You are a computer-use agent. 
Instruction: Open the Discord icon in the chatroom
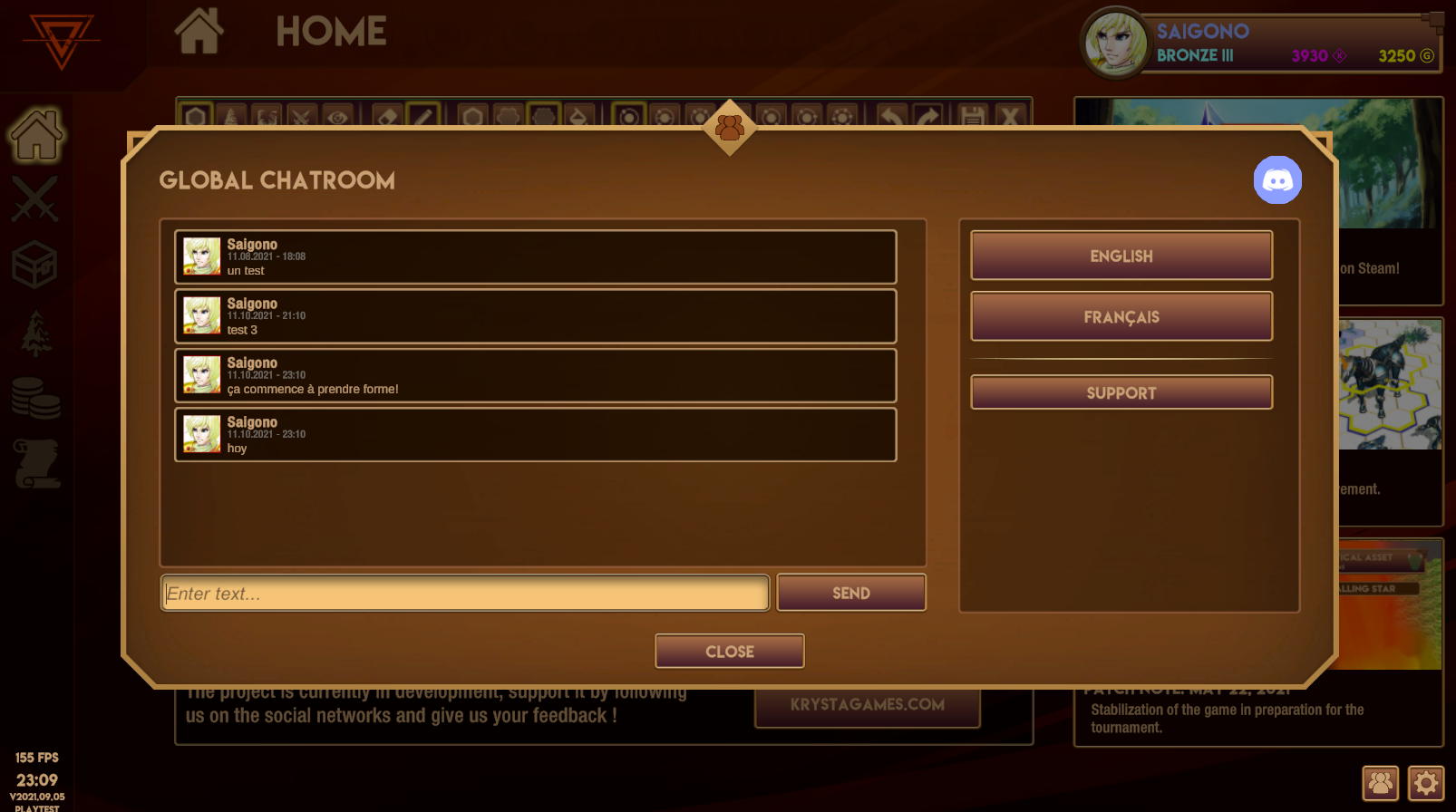[1277, 179]
